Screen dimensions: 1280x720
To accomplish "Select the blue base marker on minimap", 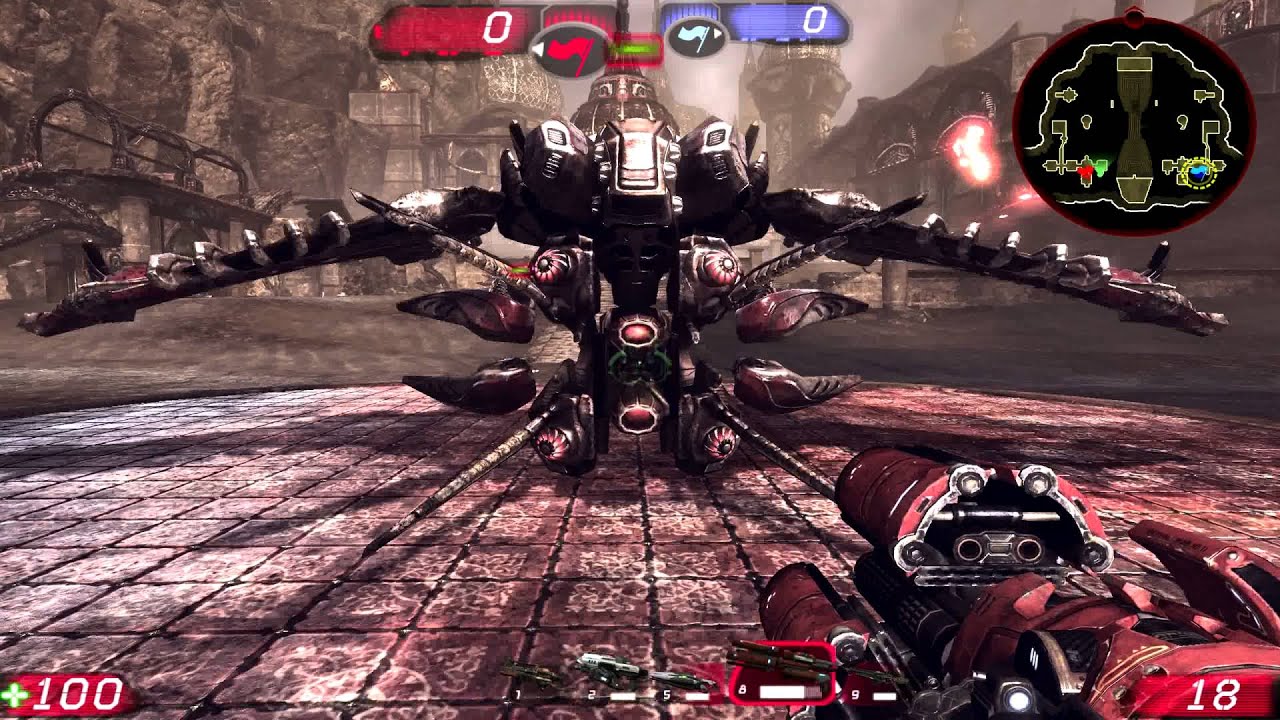I will 1197,174.
